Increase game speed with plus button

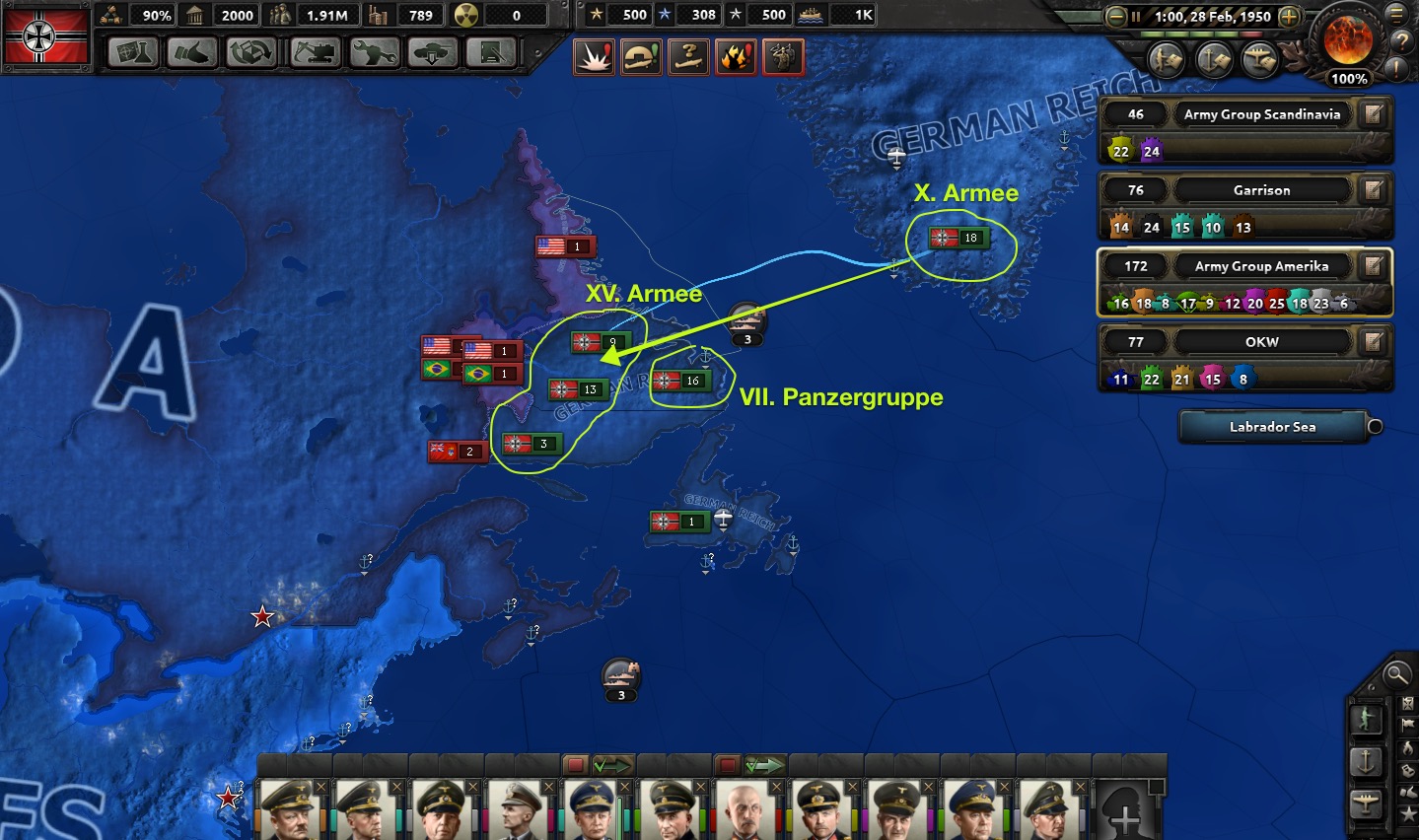pos(1289,17)
